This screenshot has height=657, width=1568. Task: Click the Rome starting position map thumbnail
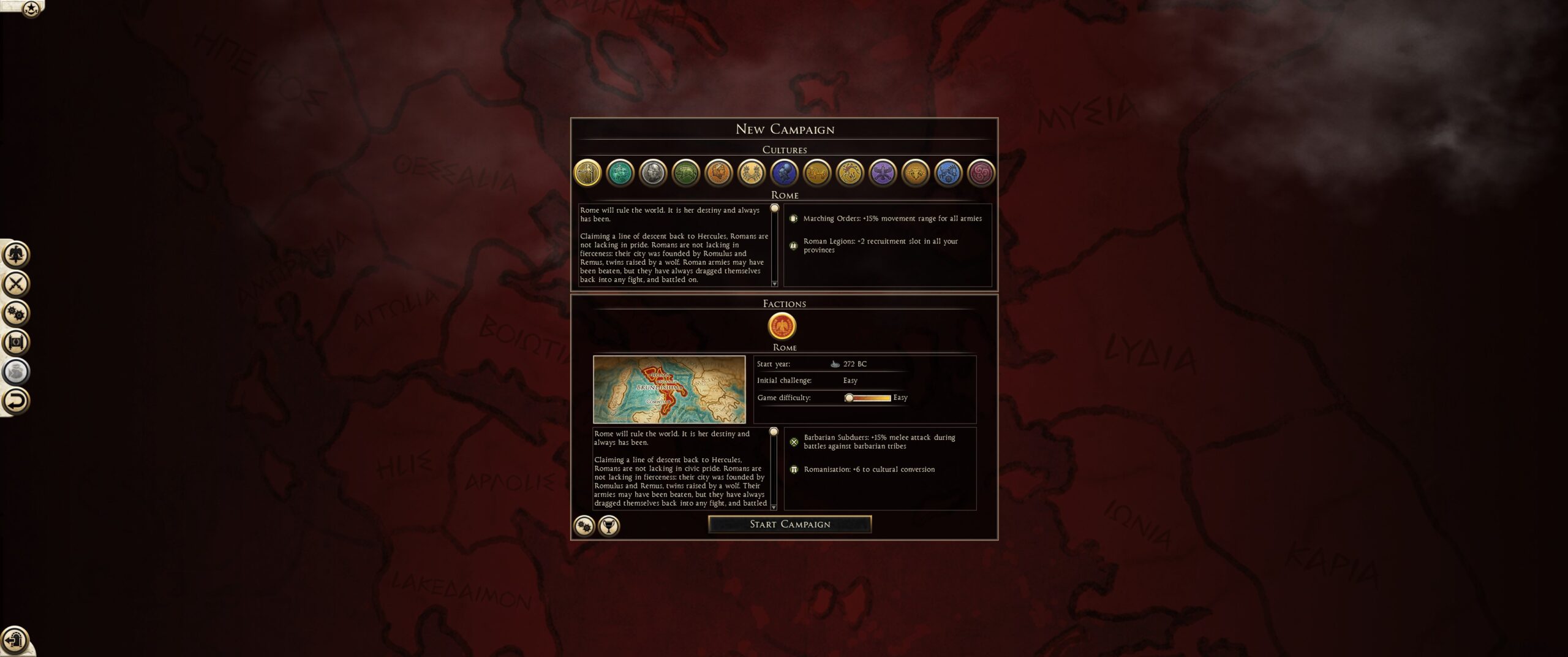click(x=669, y=389)
